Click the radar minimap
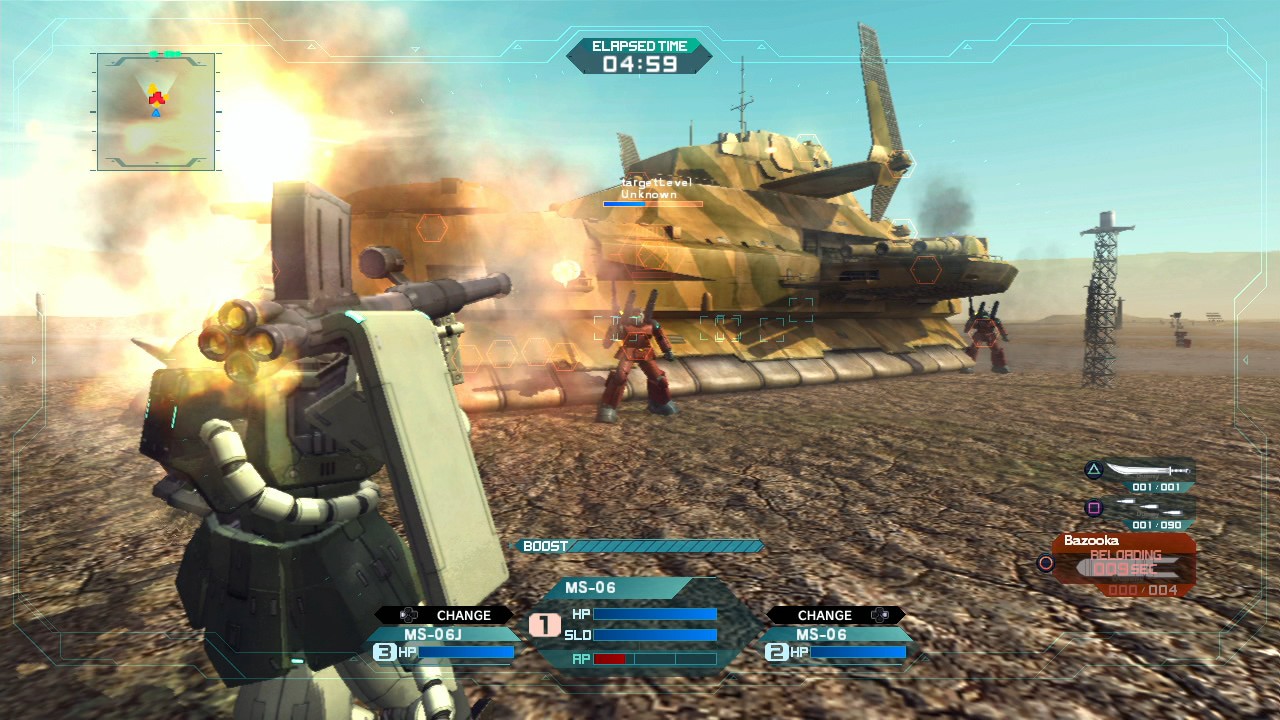The image size is (1280, 720). click(156, 111)
